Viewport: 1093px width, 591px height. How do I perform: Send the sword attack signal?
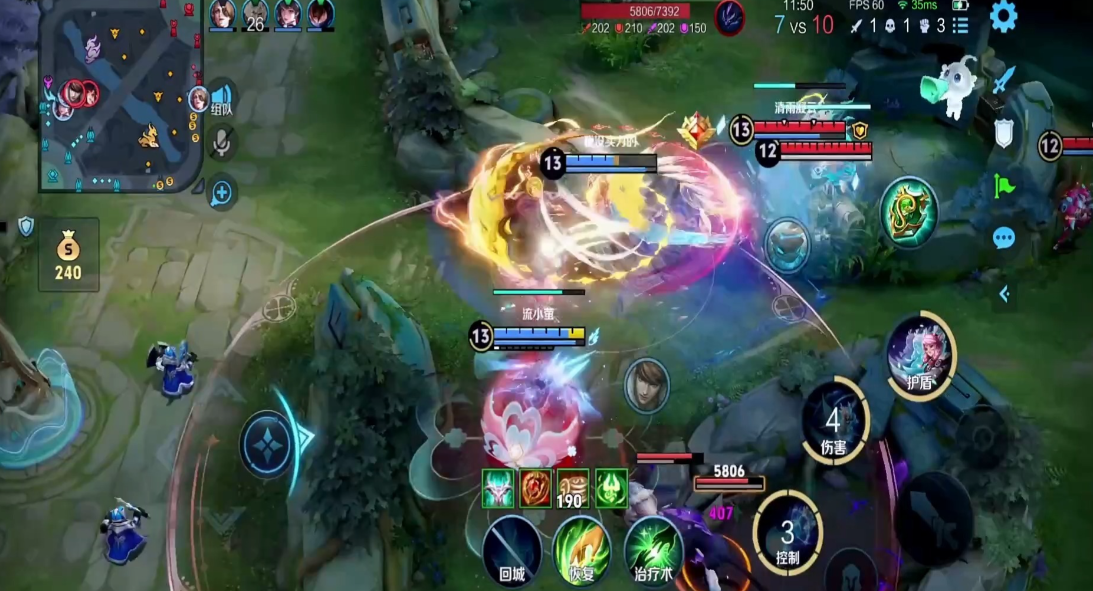point(1004,80)
